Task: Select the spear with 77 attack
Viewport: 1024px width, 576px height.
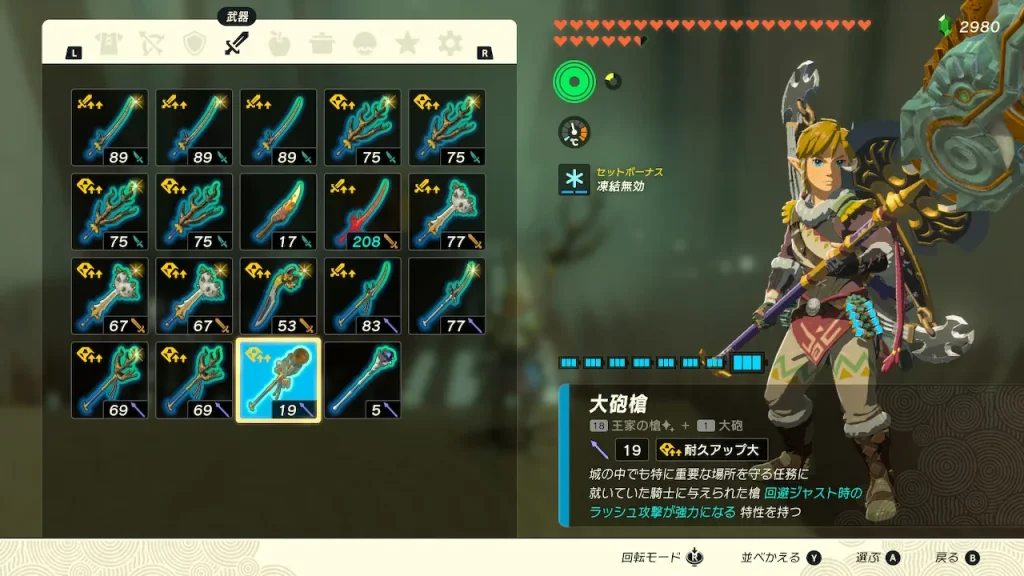Action: 446,296
